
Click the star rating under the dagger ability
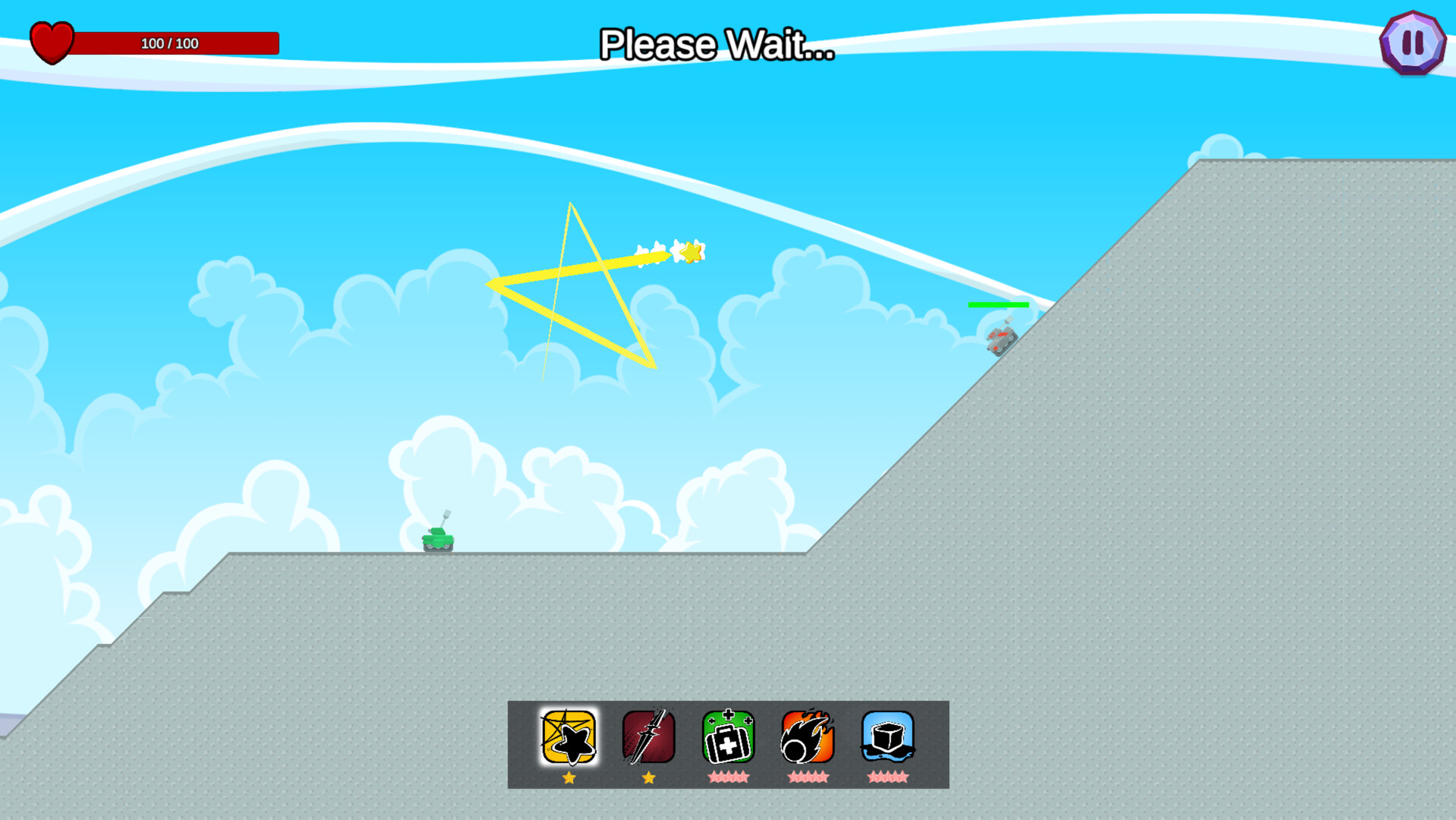(x=649, y=777)
